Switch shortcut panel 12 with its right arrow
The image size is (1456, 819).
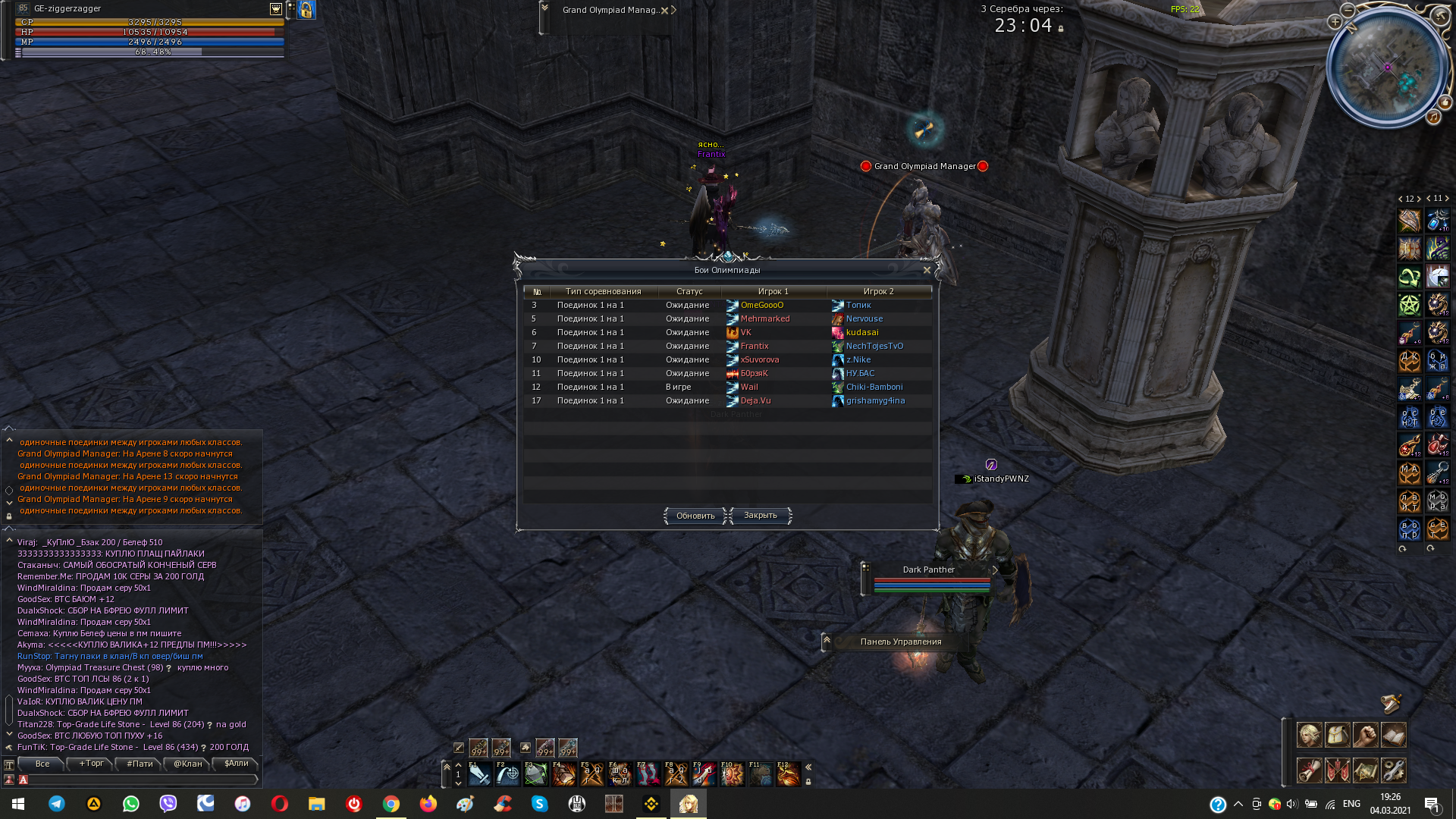coord(1419,199)
